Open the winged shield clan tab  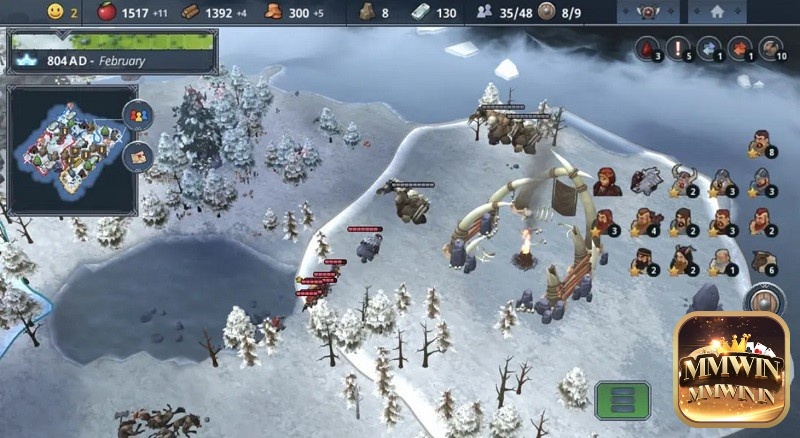651,13
